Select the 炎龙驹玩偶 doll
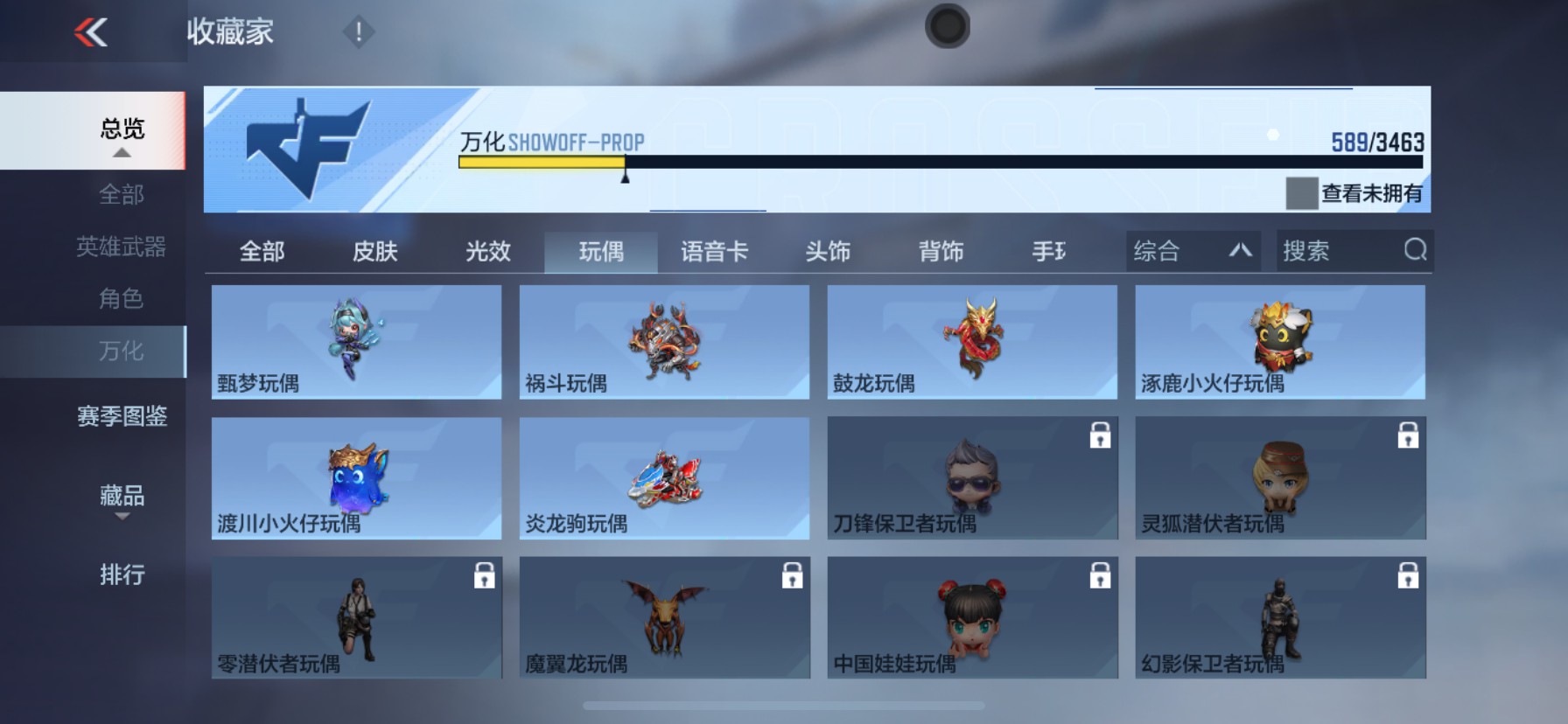The width and height of the screenshot is (1568, 724). 663,478
